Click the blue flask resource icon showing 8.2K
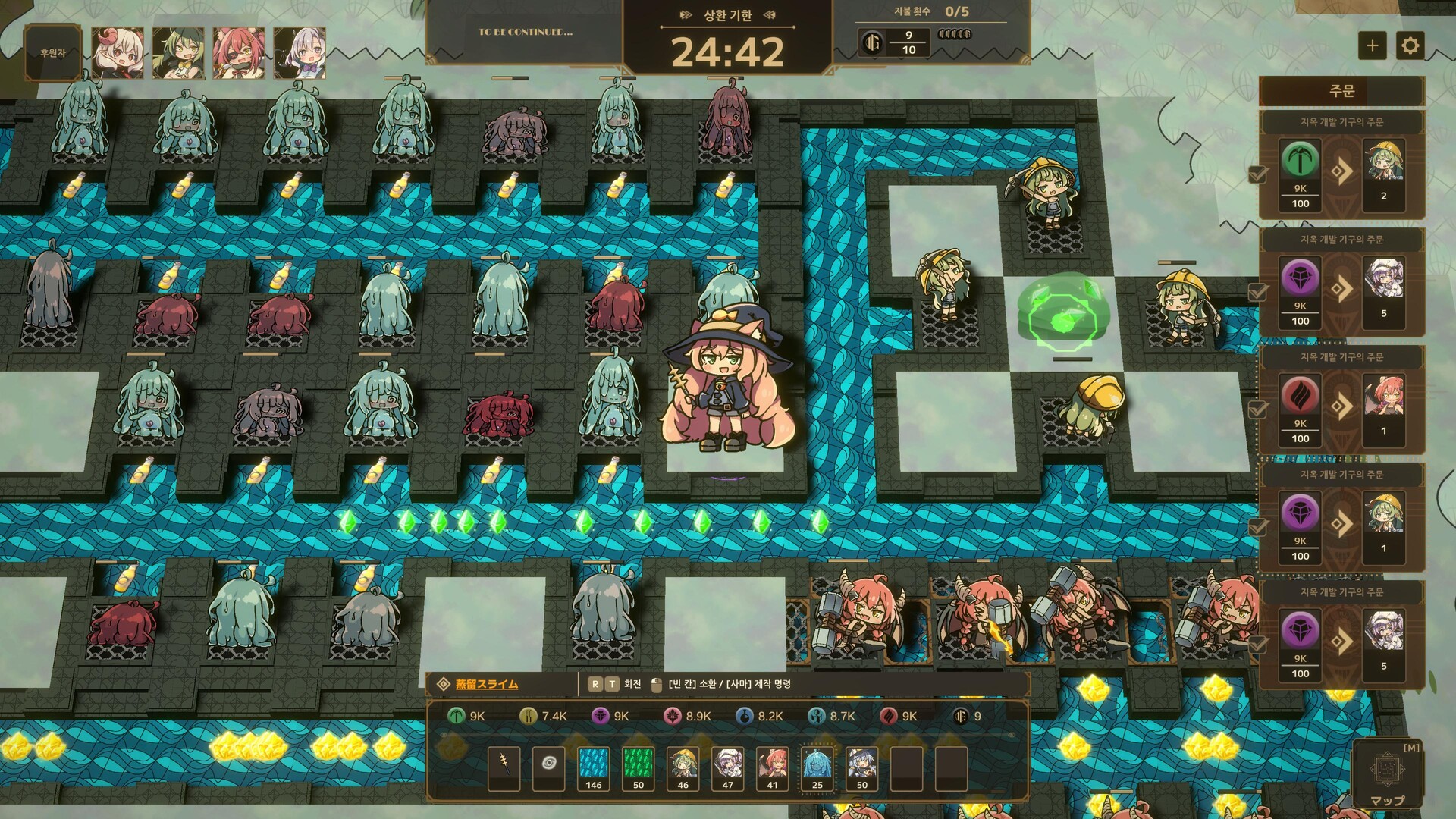Image resolution: width=1456 pixels, height=819 pixels. click(745, 717)
